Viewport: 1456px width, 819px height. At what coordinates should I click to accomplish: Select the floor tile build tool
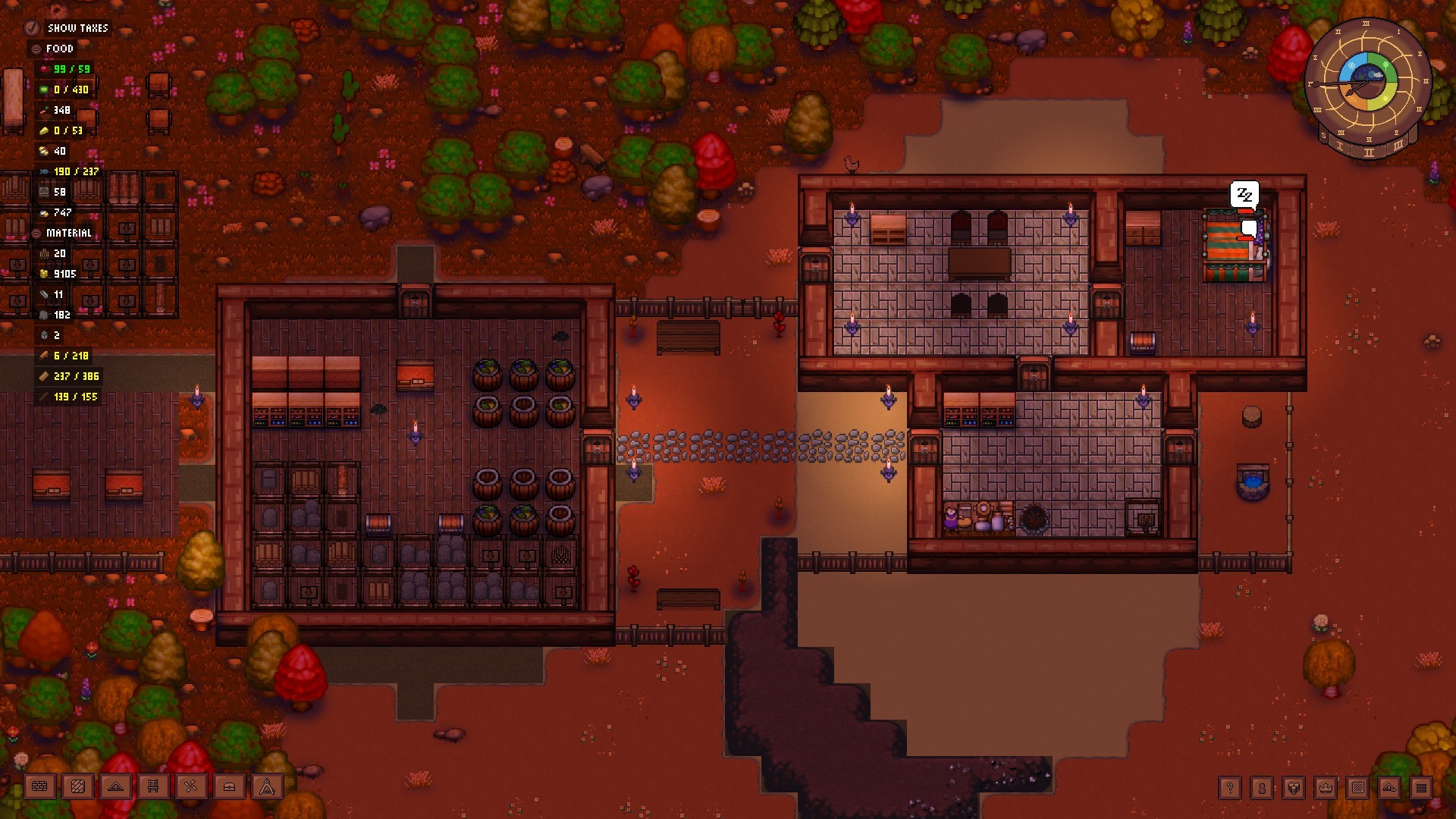(77, 787)
